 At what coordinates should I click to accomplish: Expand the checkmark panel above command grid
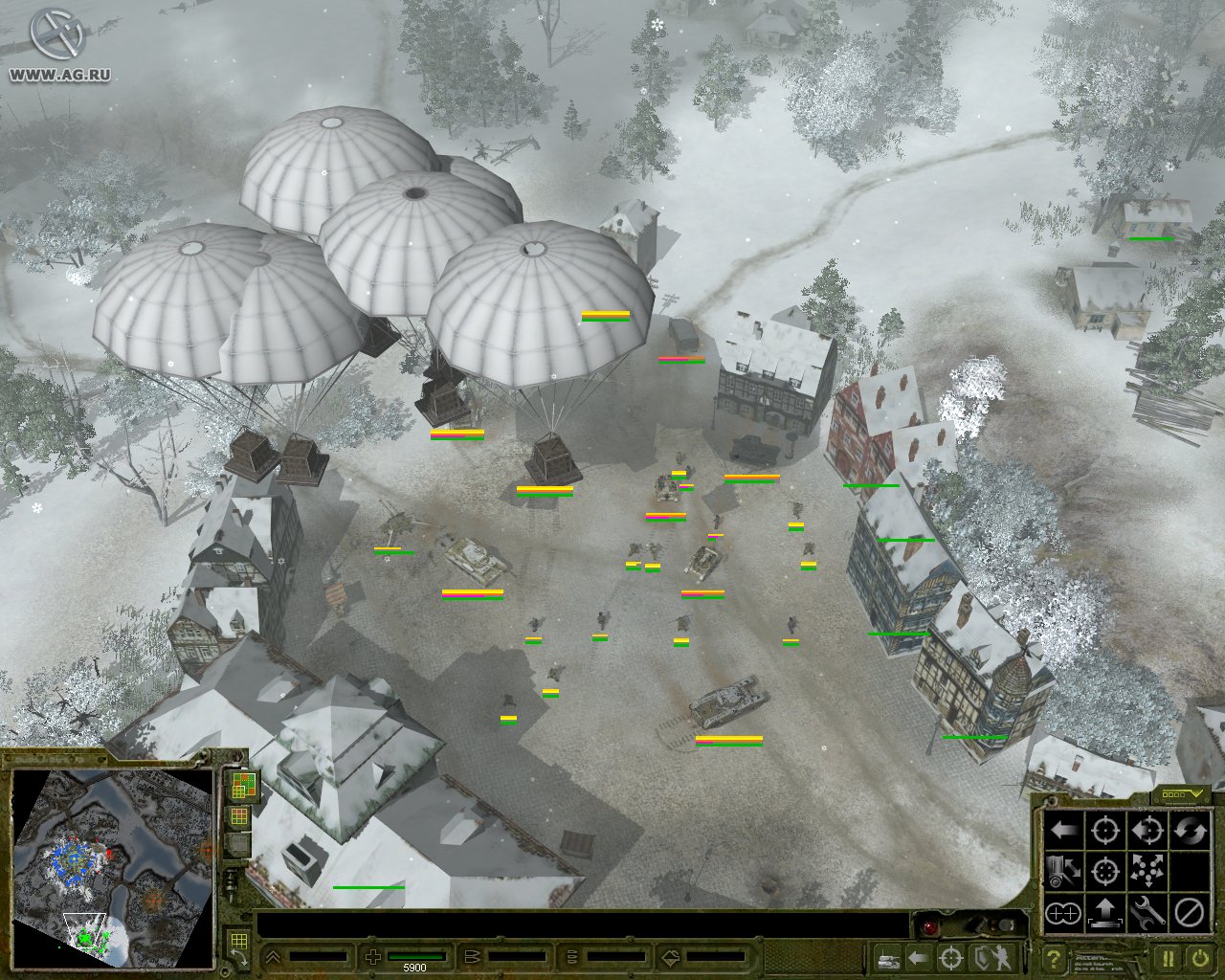(x=1181, y=794)
